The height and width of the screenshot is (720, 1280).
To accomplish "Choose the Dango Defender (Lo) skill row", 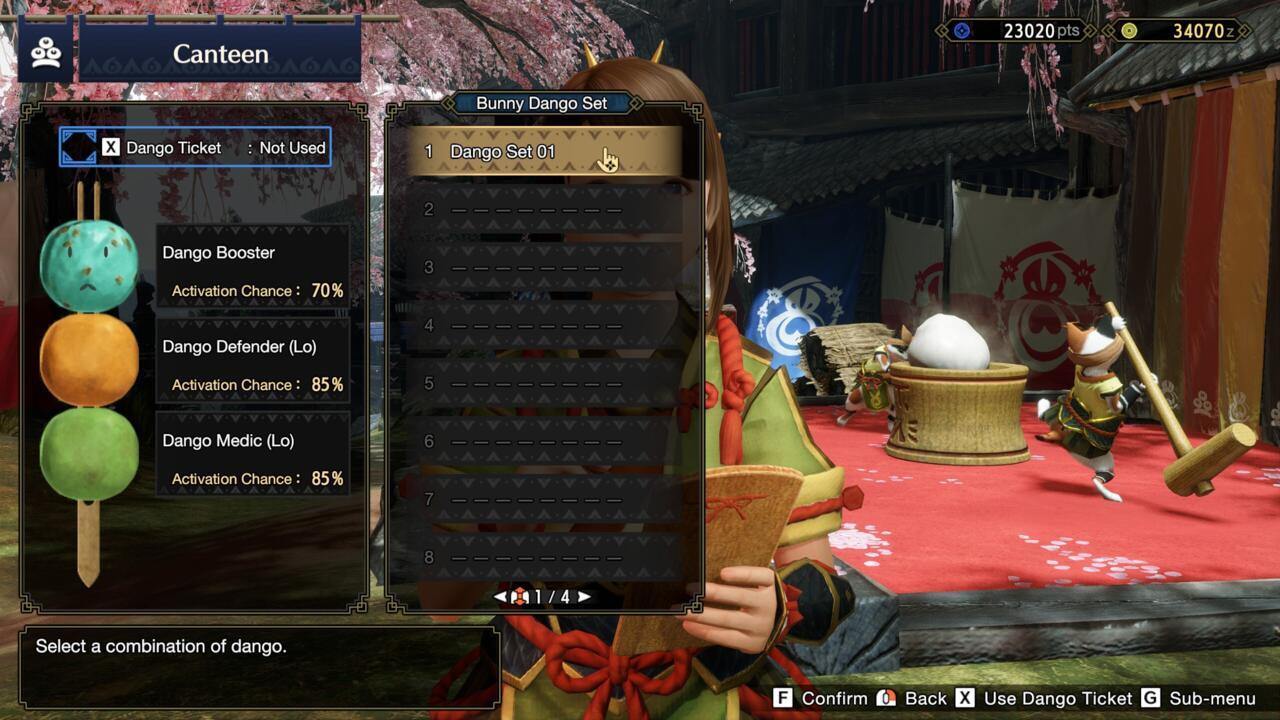I will pos(252,364).
